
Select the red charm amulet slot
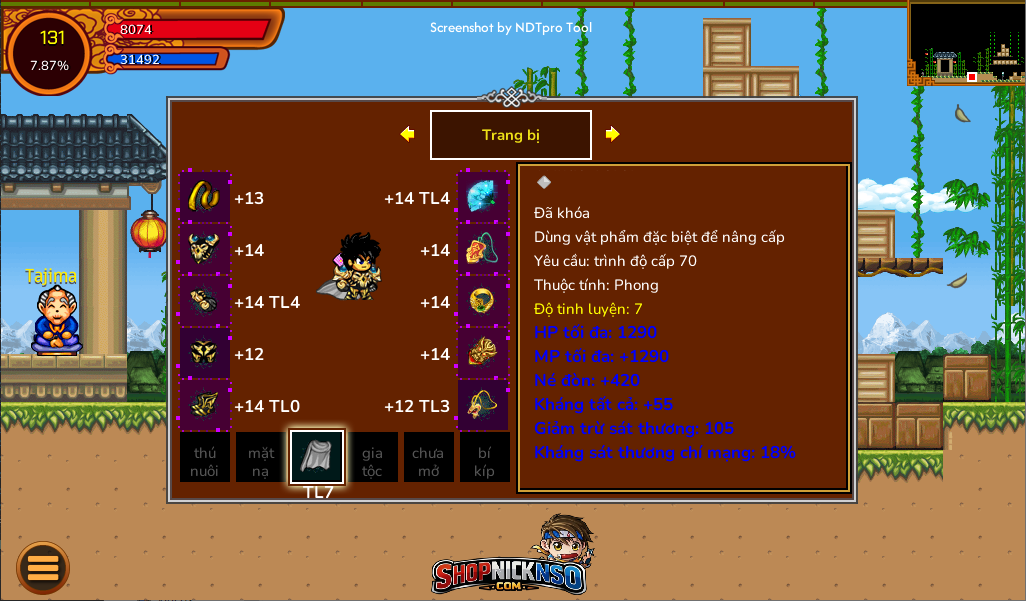[483, 249]
